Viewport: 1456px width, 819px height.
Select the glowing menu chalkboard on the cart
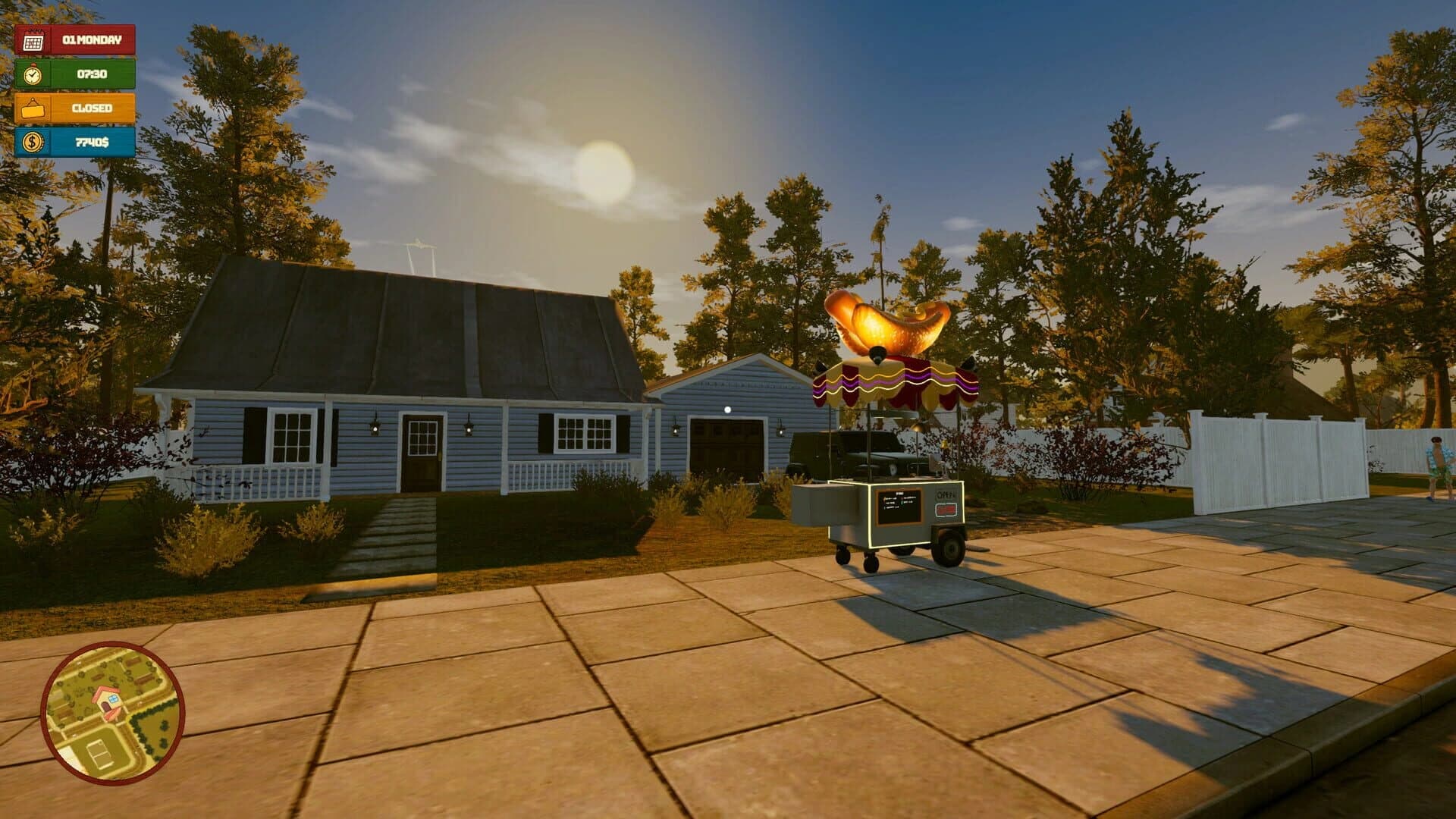tap(899, 506)
